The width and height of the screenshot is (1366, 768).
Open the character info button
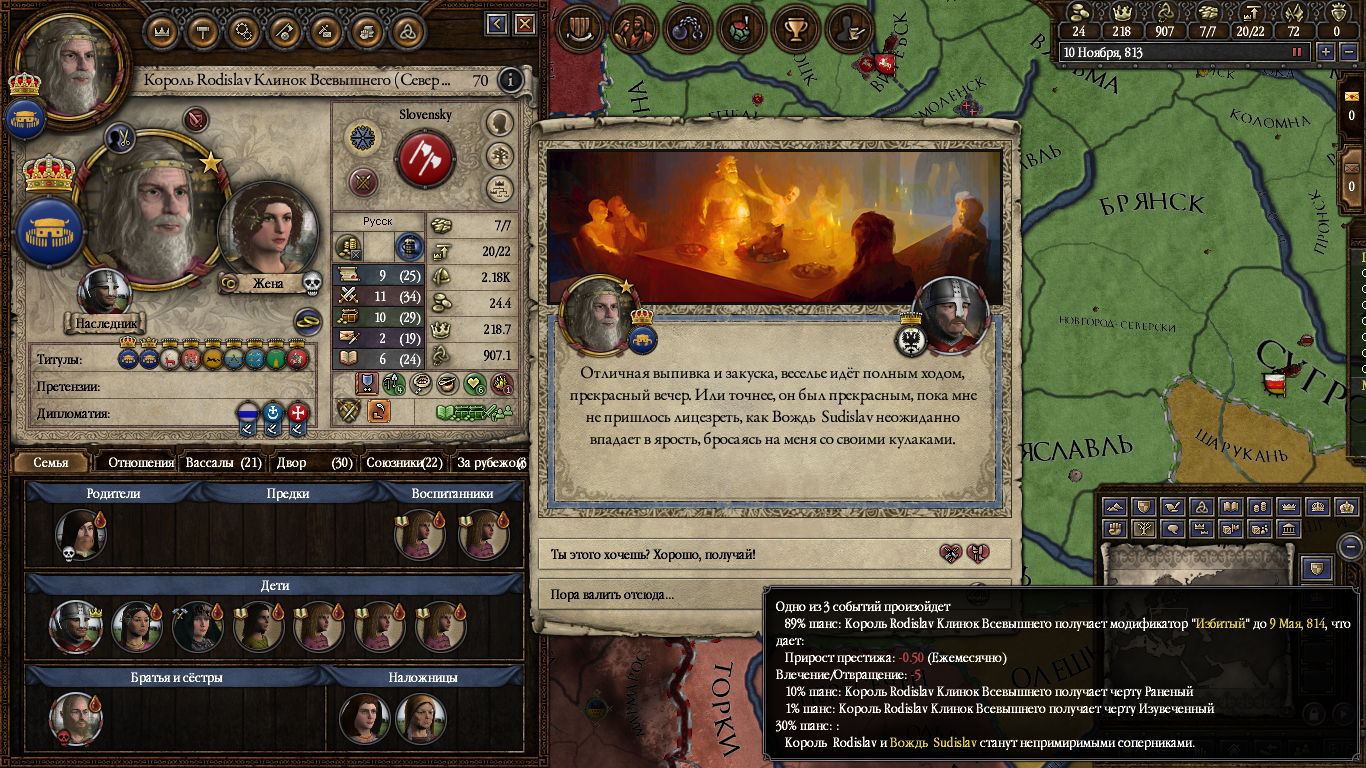511,80
